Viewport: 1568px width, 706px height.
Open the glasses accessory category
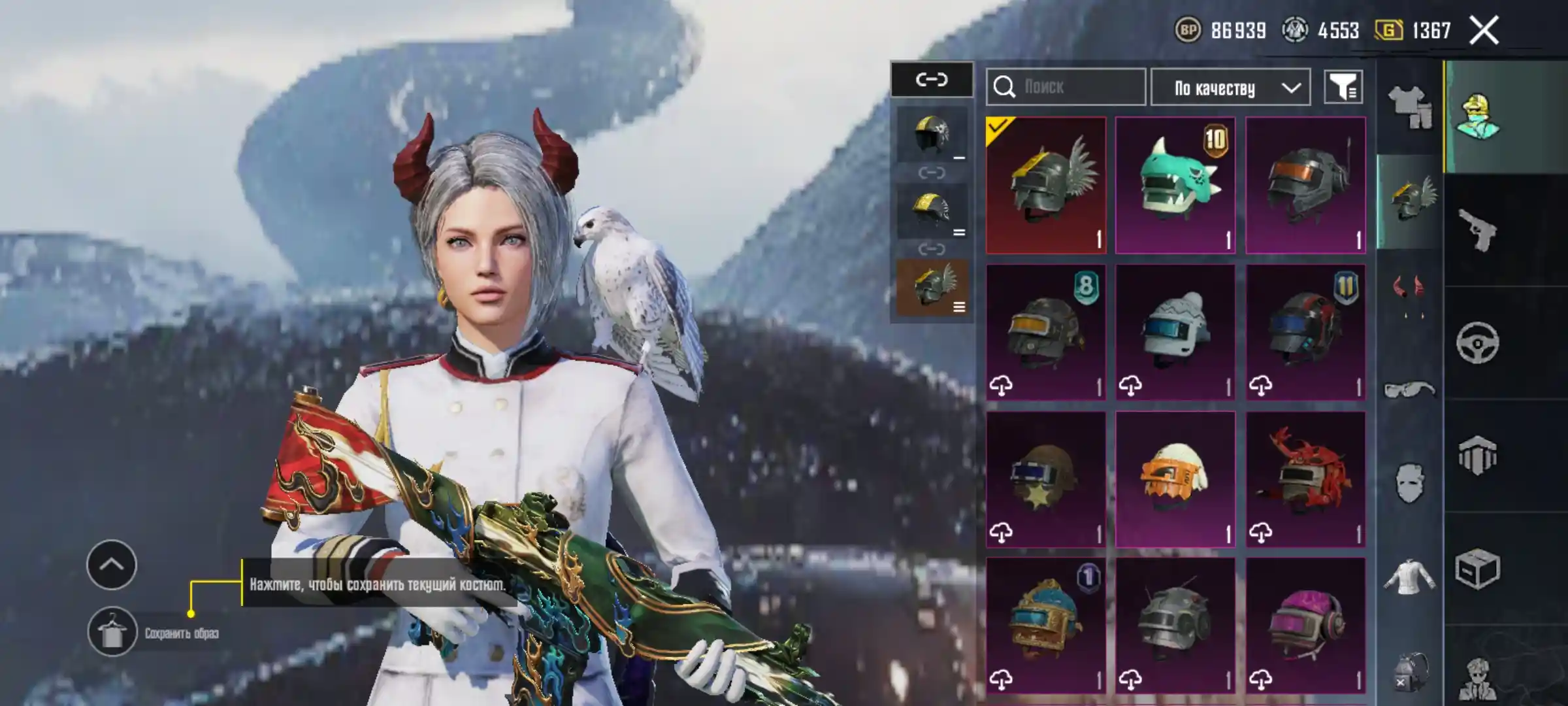[1409, 390]
